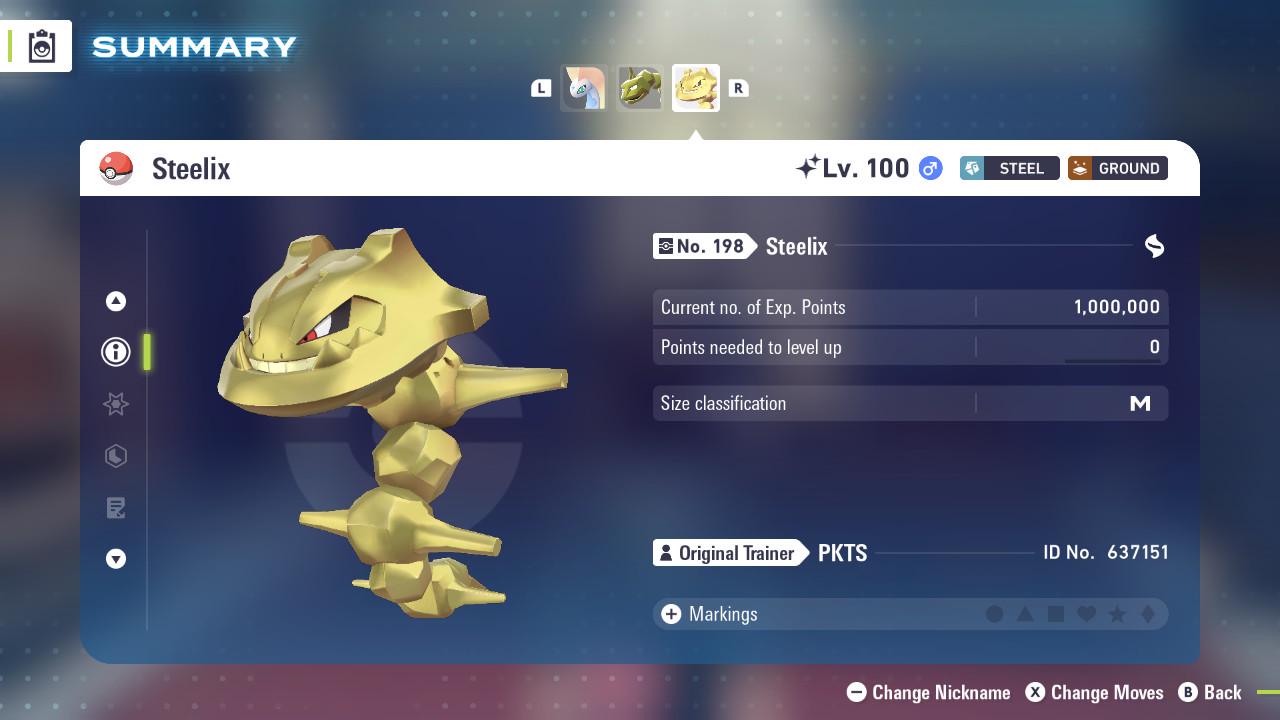Open the Markings editor plus button
The height and width of the screenshot is (720, 1280).
coord(671,614)
